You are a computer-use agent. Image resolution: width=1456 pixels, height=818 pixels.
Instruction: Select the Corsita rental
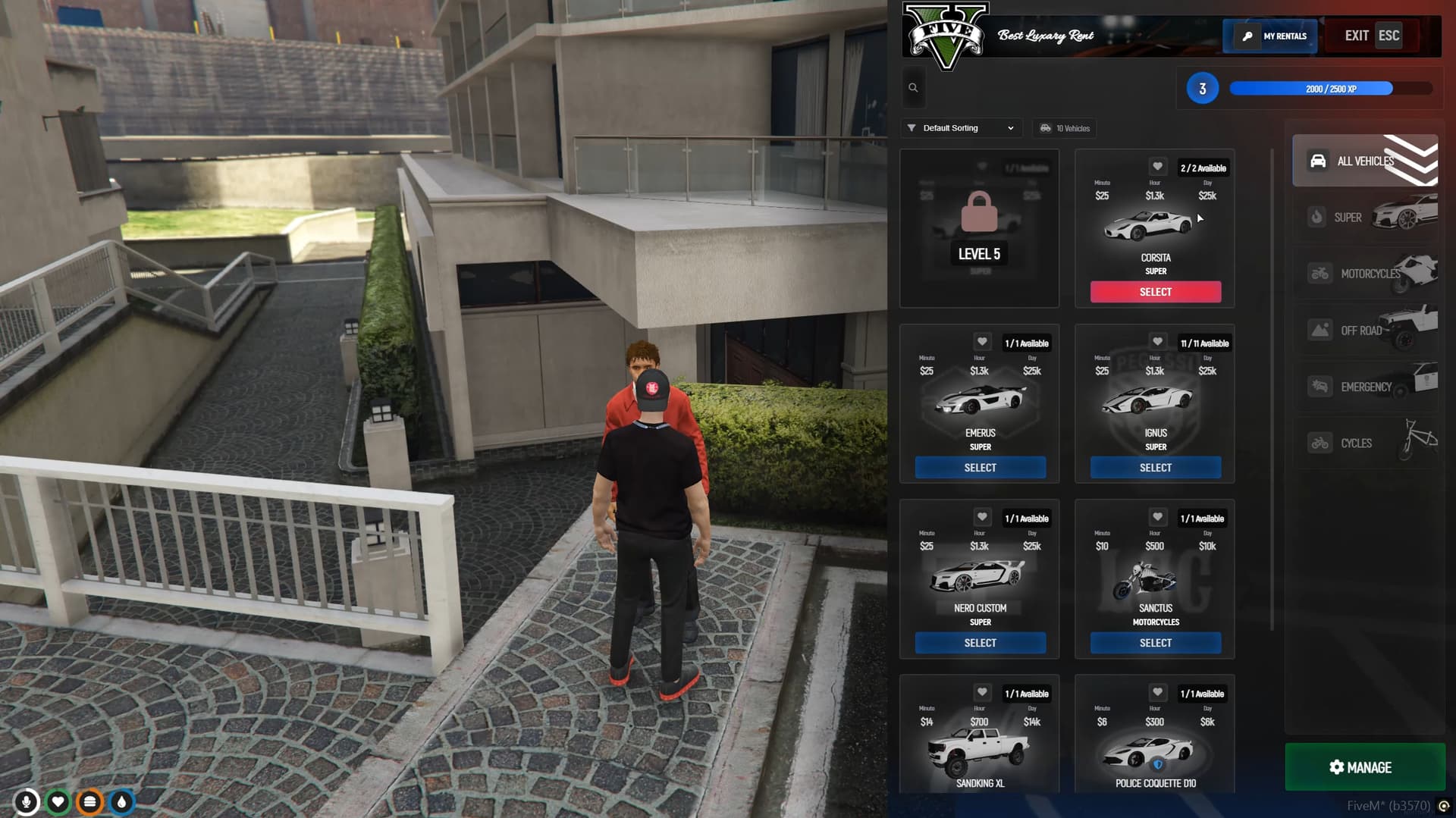click(x=1155, y=291)
